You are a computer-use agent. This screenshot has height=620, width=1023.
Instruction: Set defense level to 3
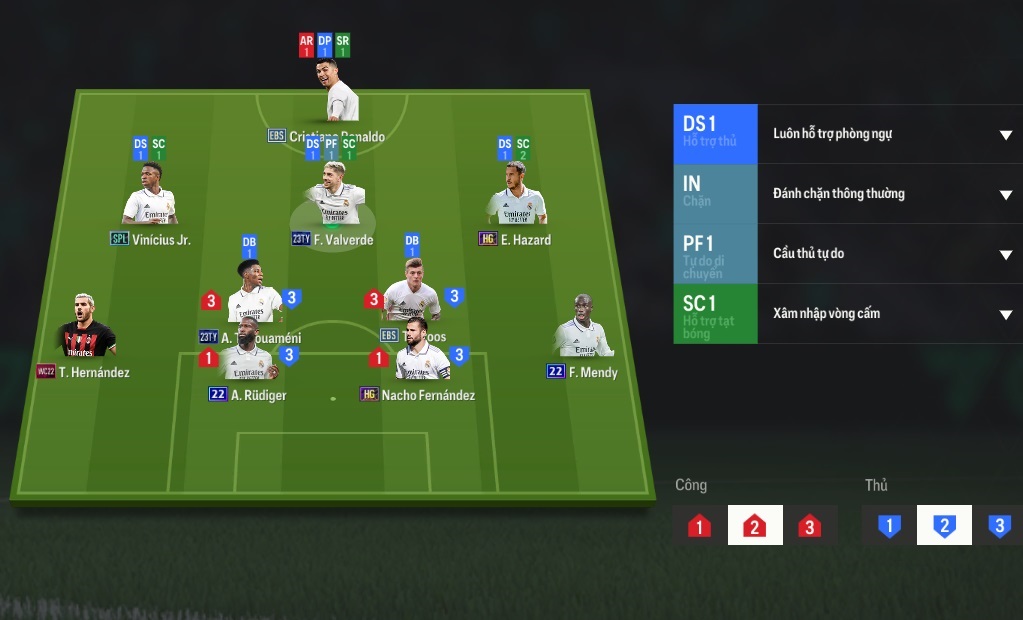click(998, 526)
